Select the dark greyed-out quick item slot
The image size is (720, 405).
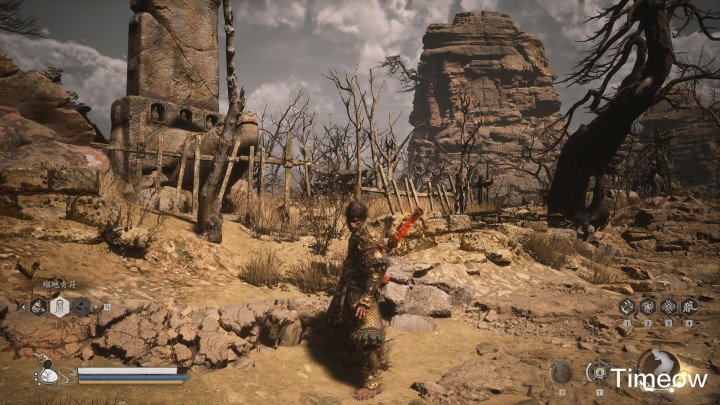pyautogui.click(x=82, y=307)
